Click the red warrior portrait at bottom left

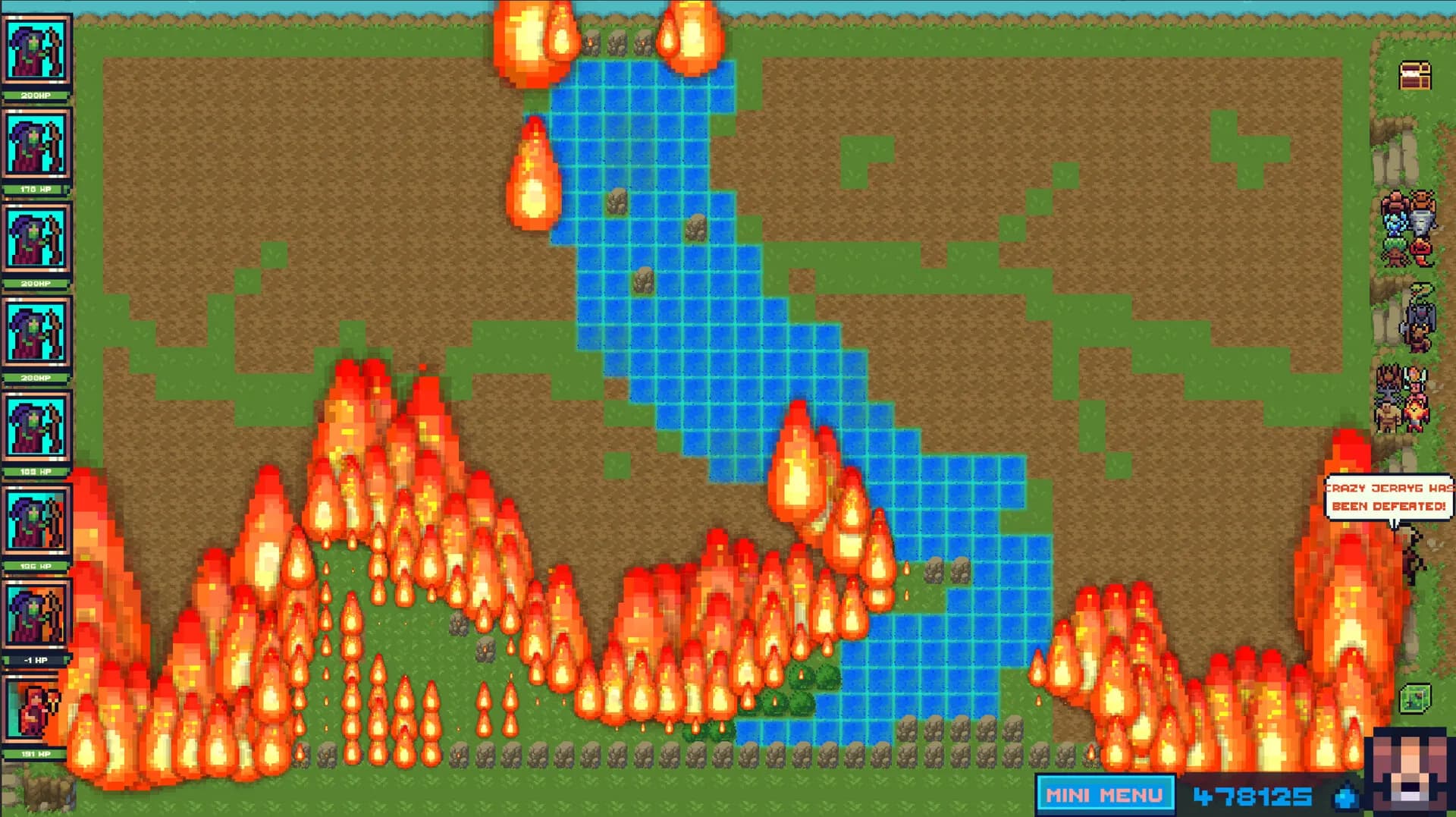pyautogui.click(x=34, y=709)
